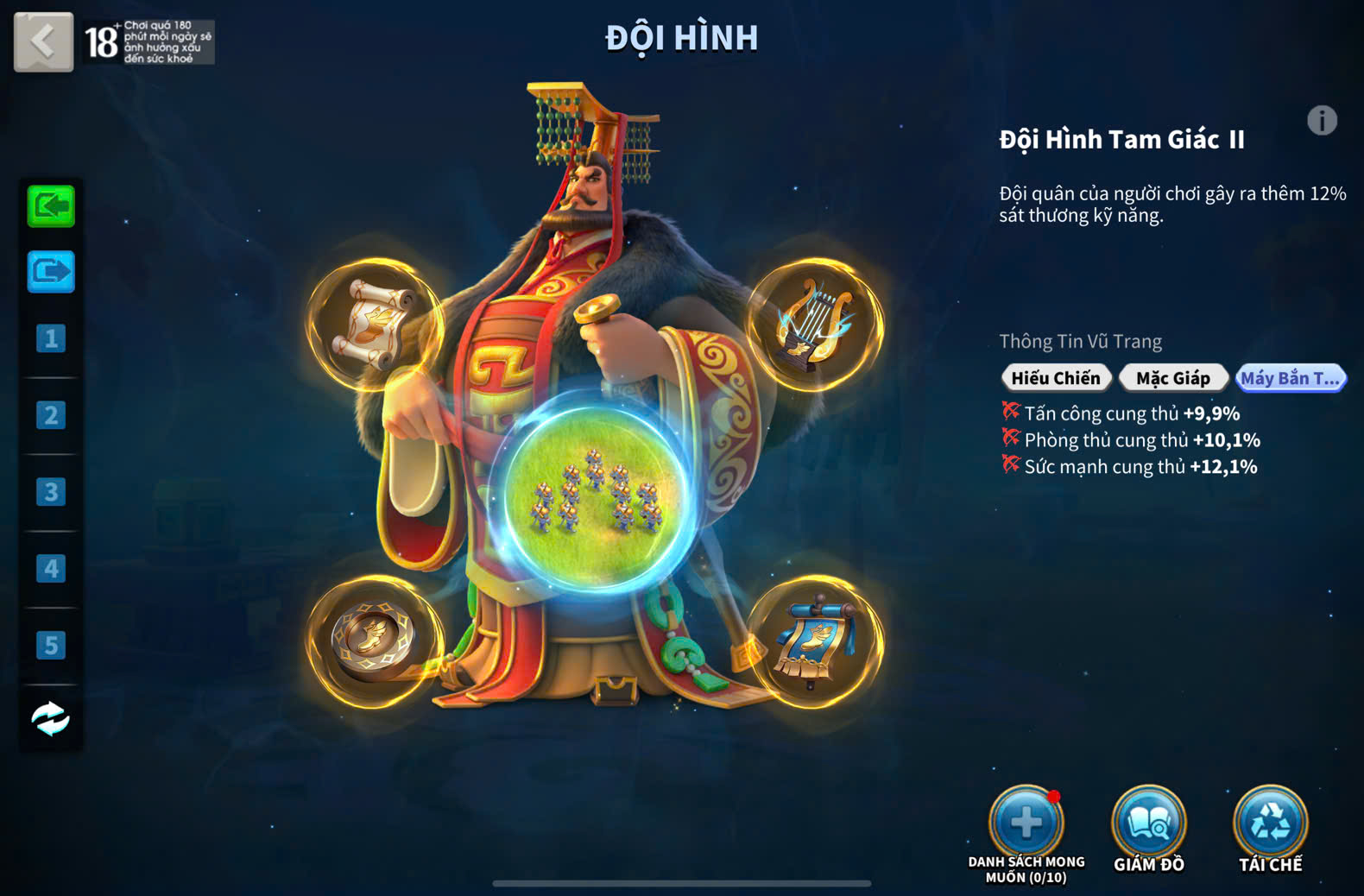Viewport: 1364px width, 896px height.
Task: Click the green import arrow button
Action: pyautogui.click(x=51, y=206)
